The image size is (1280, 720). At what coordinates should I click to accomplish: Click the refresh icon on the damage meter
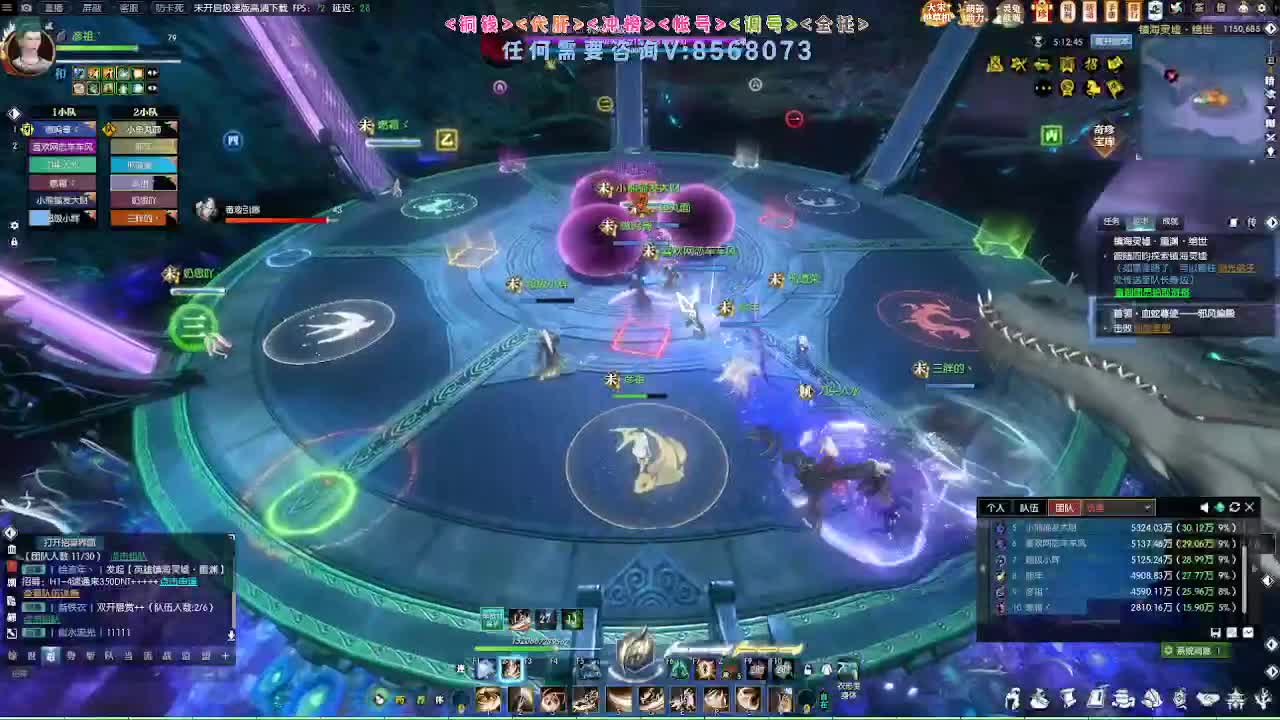click(1235, 507)
